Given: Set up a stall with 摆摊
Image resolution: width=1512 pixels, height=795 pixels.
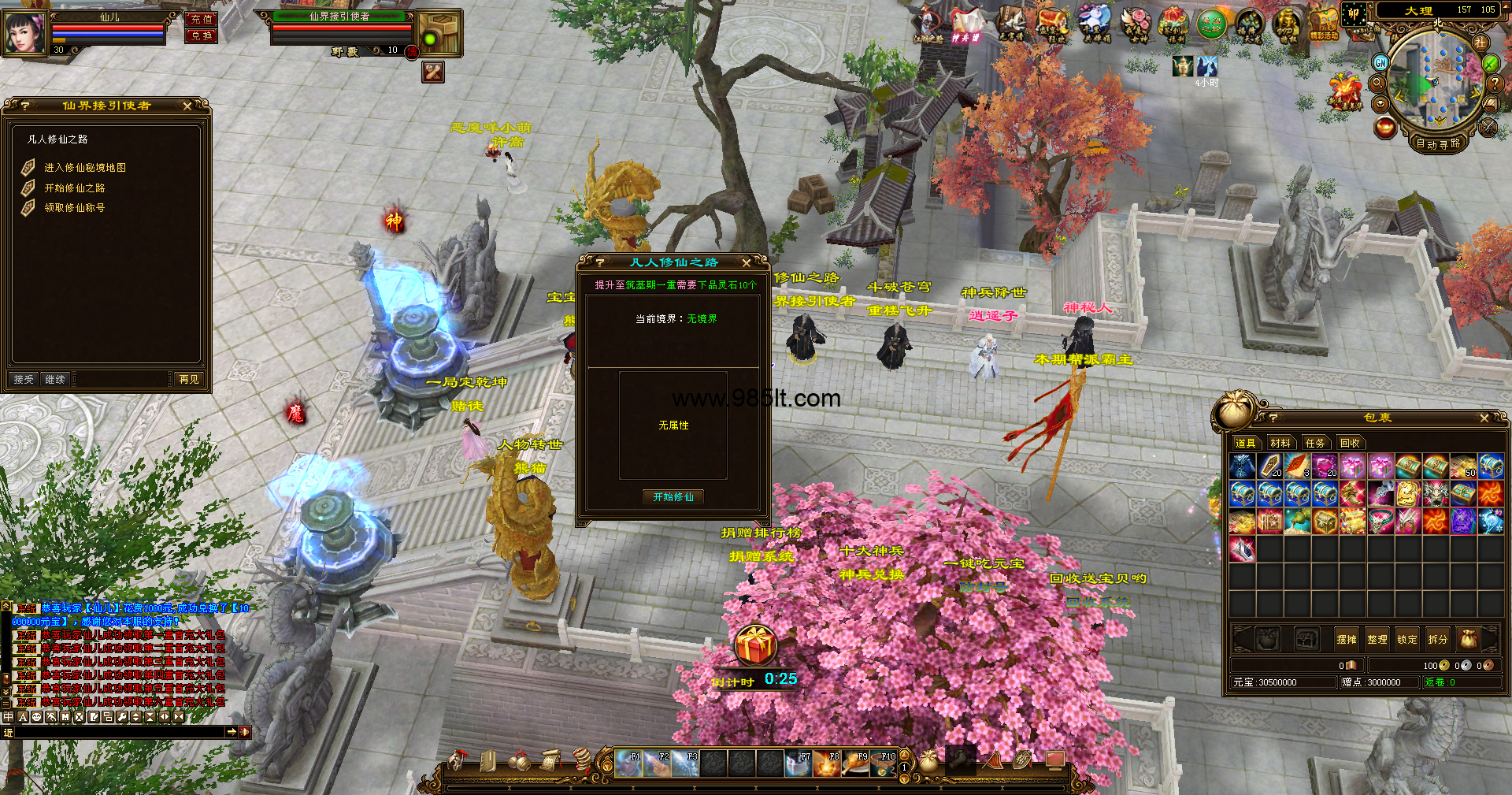Looking at the screenshot, I should tap(1347, 640).
